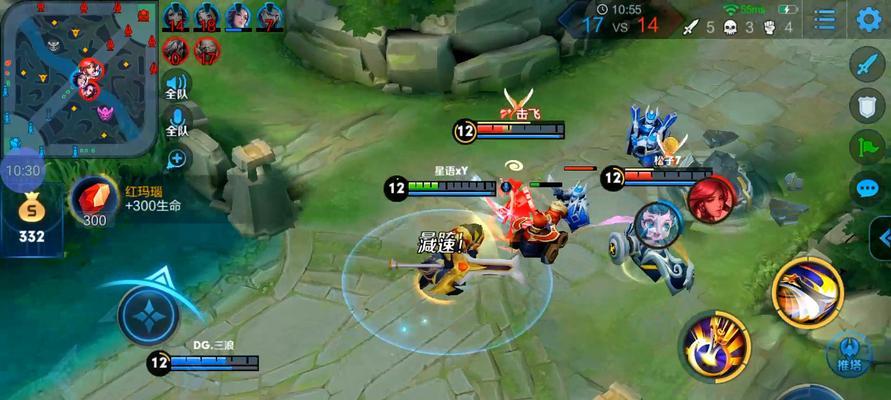
Task: Send the green flag gather signal
Action: click(866, 147)
